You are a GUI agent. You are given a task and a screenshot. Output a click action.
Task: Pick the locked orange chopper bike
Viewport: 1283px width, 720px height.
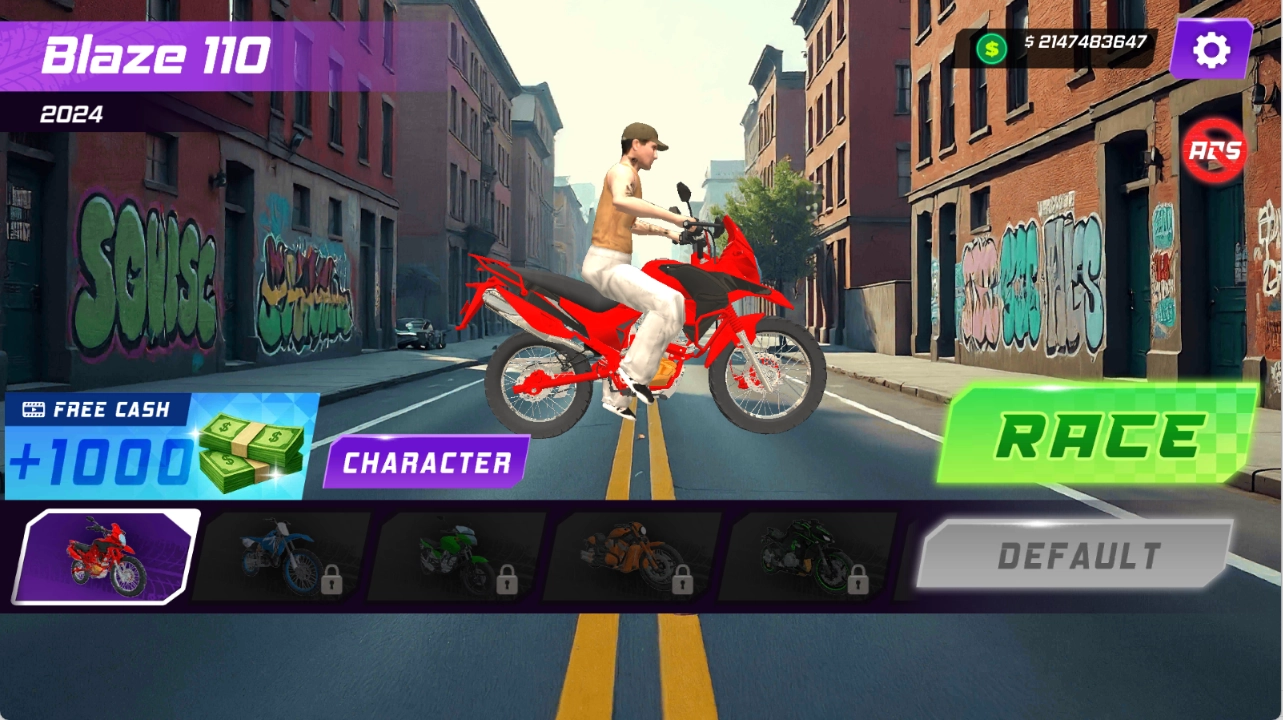633,556
